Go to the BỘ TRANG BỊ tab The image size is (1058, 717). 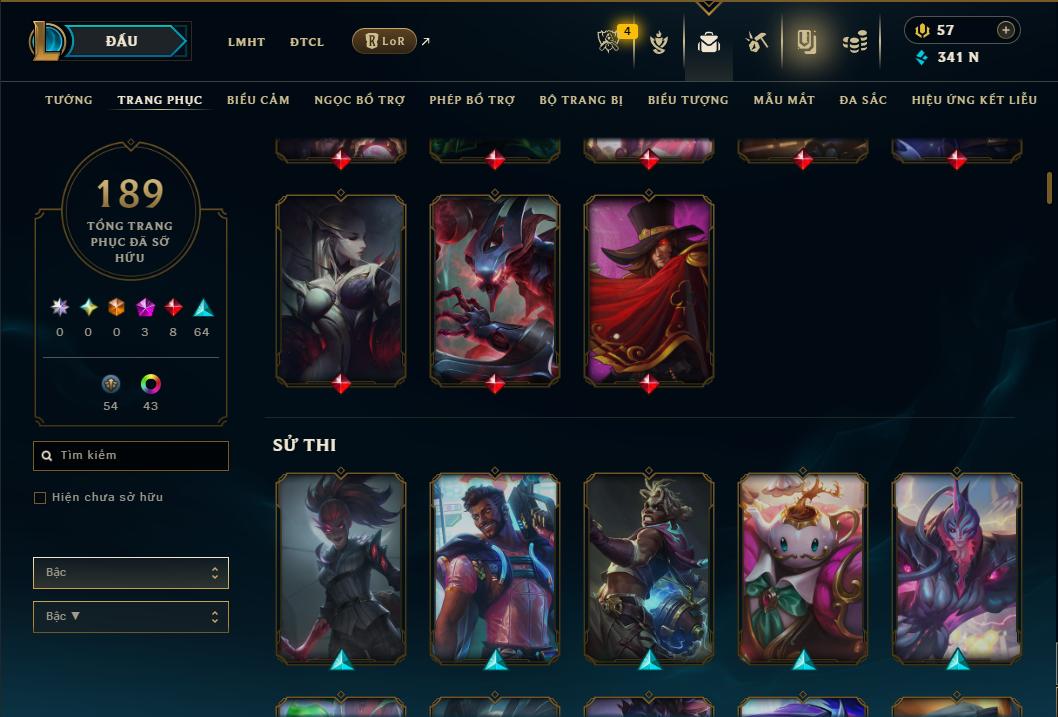[581, 100]
